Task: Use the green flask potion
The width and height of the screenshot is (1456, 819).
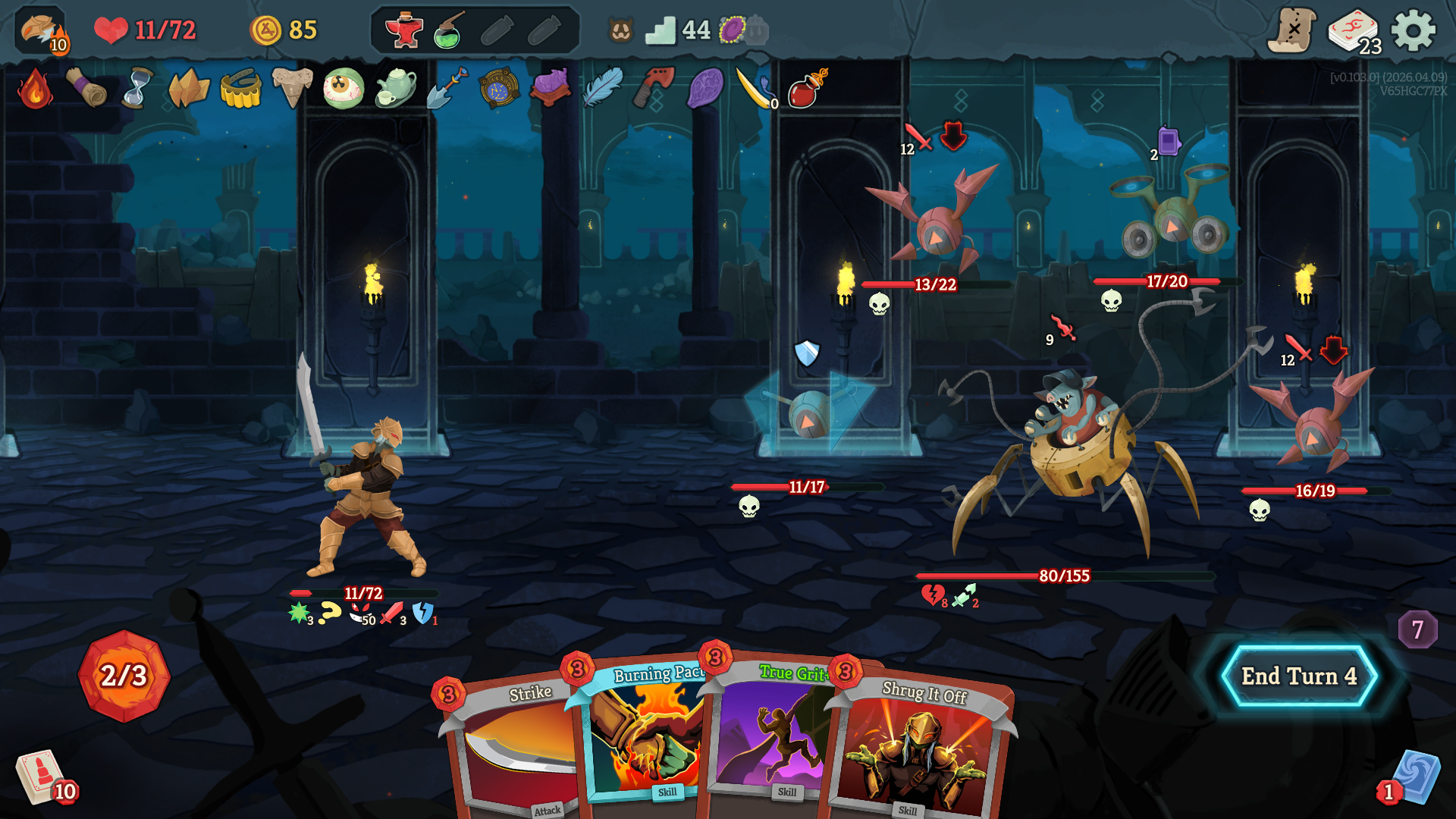Action: (450, 30)
